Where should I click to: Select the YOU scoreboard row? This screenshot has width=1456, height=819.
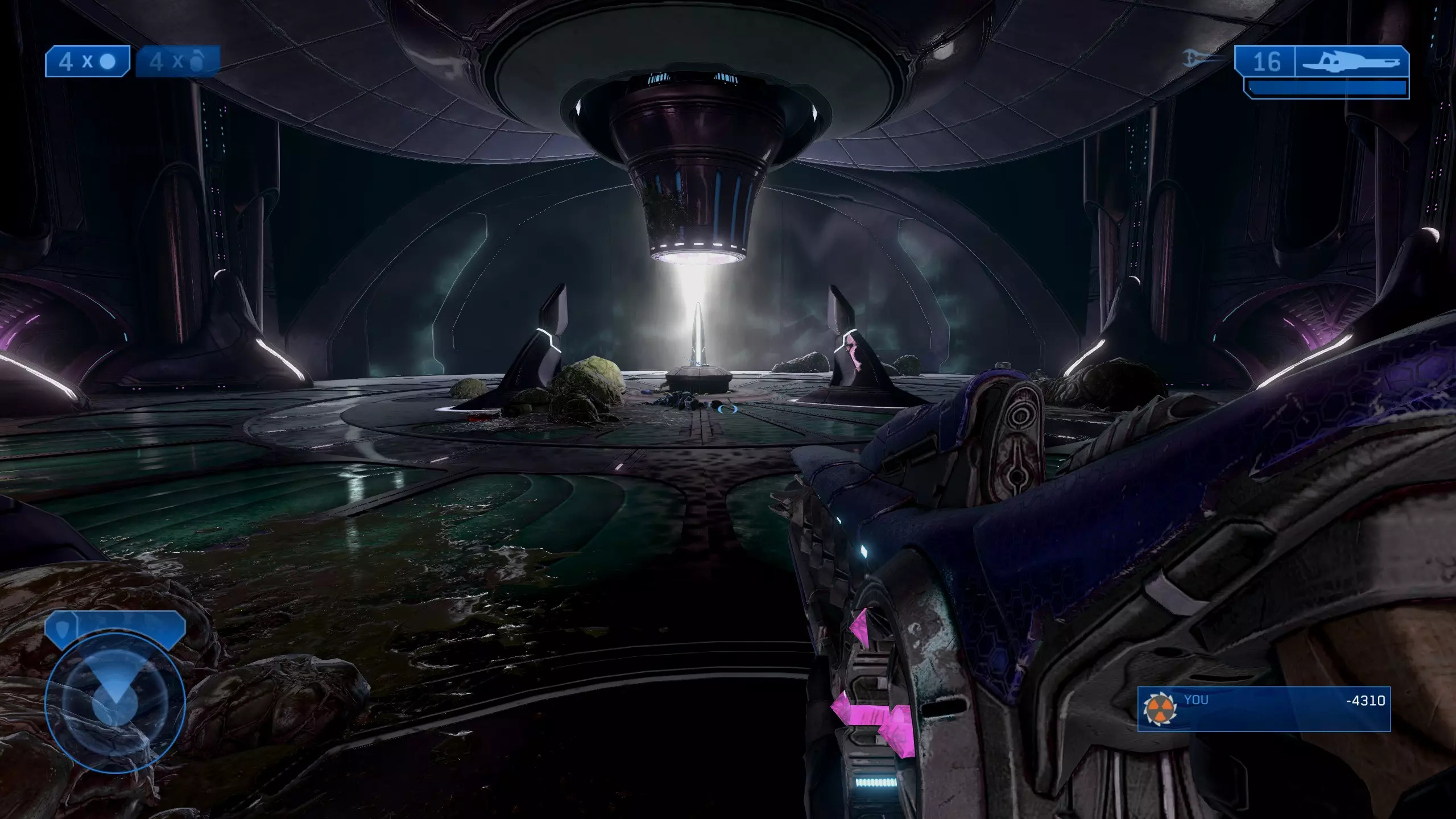(1264, 709)
